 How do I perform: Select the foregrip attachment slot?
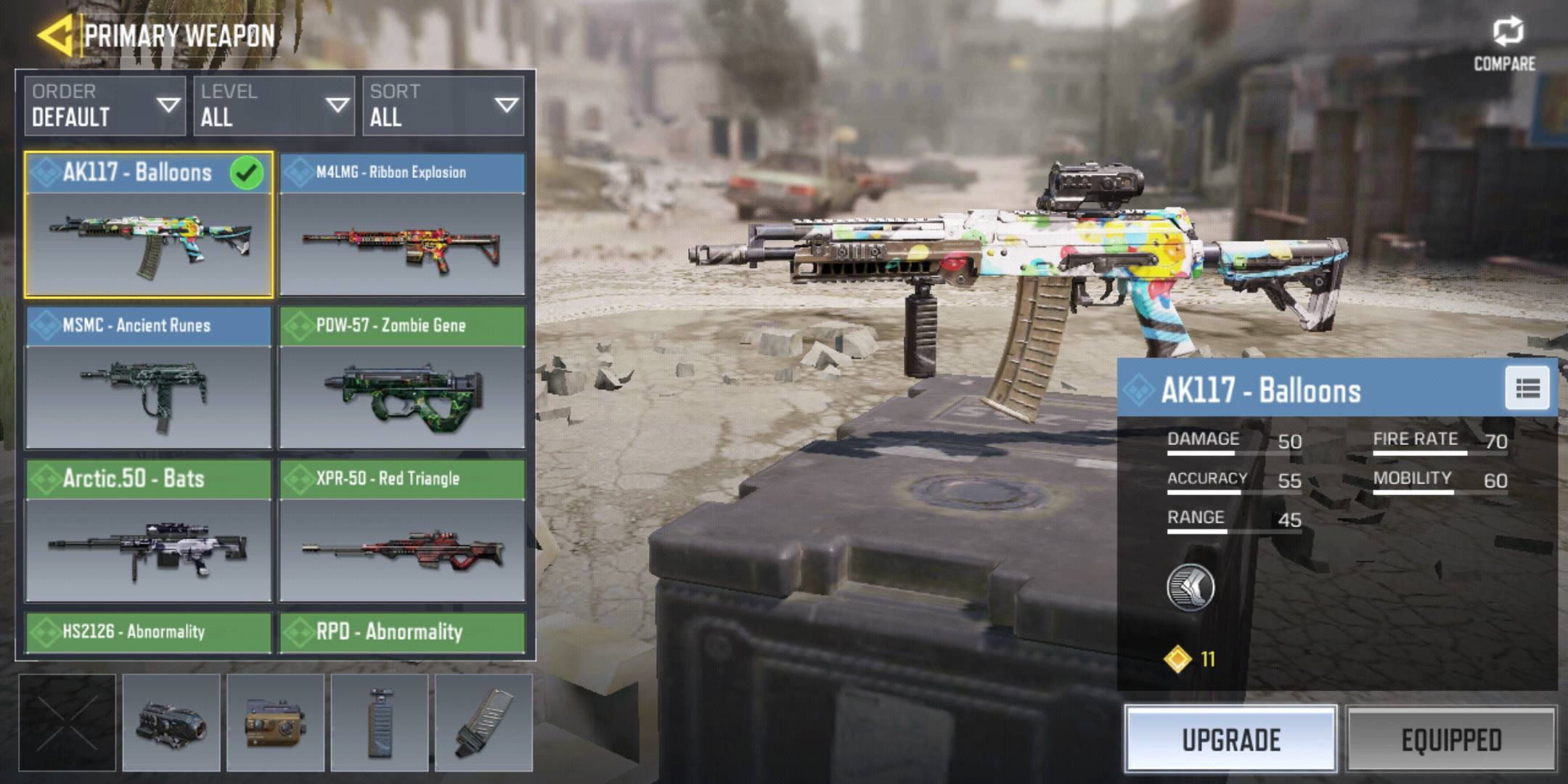click(x=380, y=723)
